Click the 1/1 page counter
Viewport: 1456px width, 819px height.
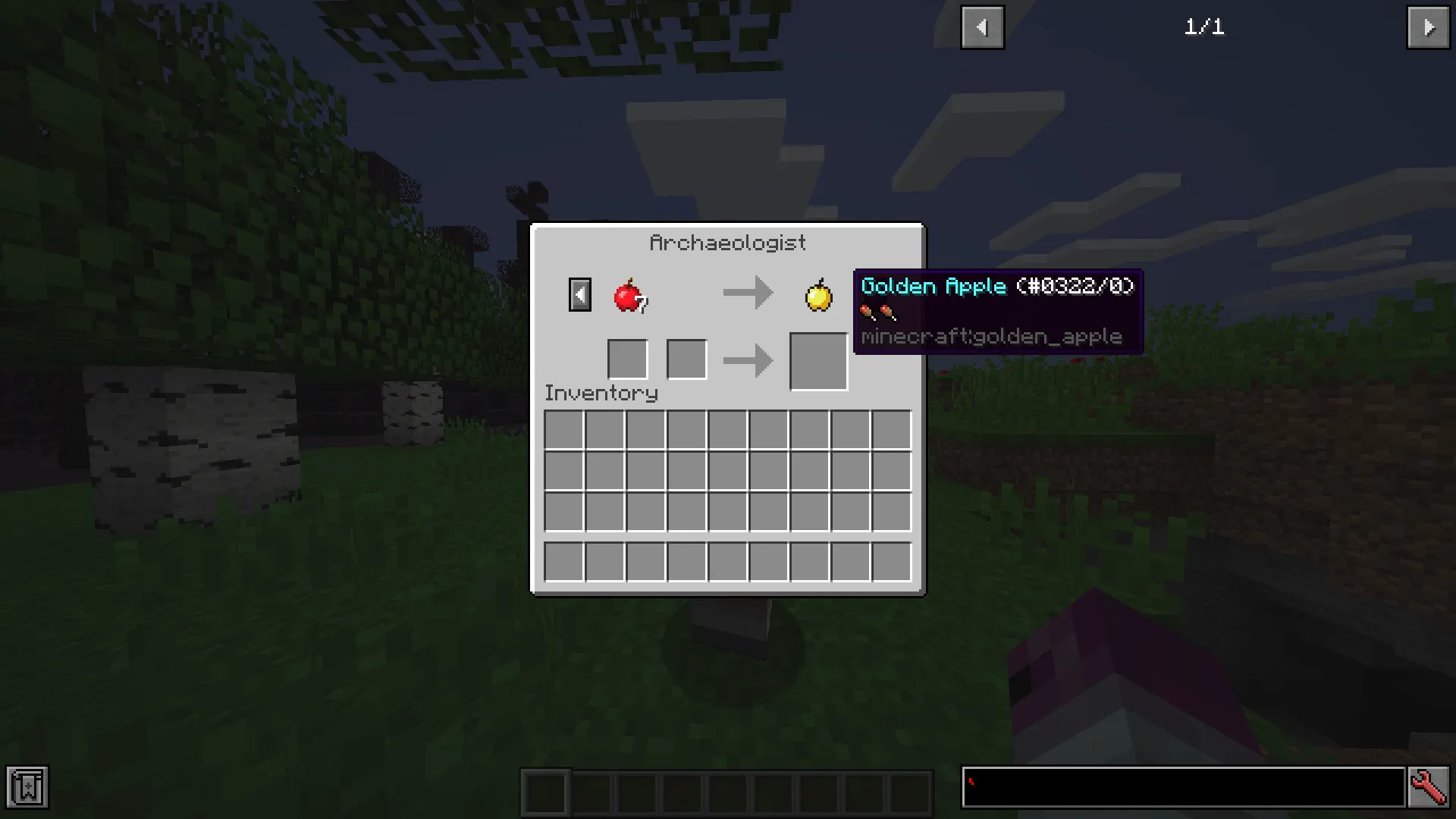coord(1204,27)
